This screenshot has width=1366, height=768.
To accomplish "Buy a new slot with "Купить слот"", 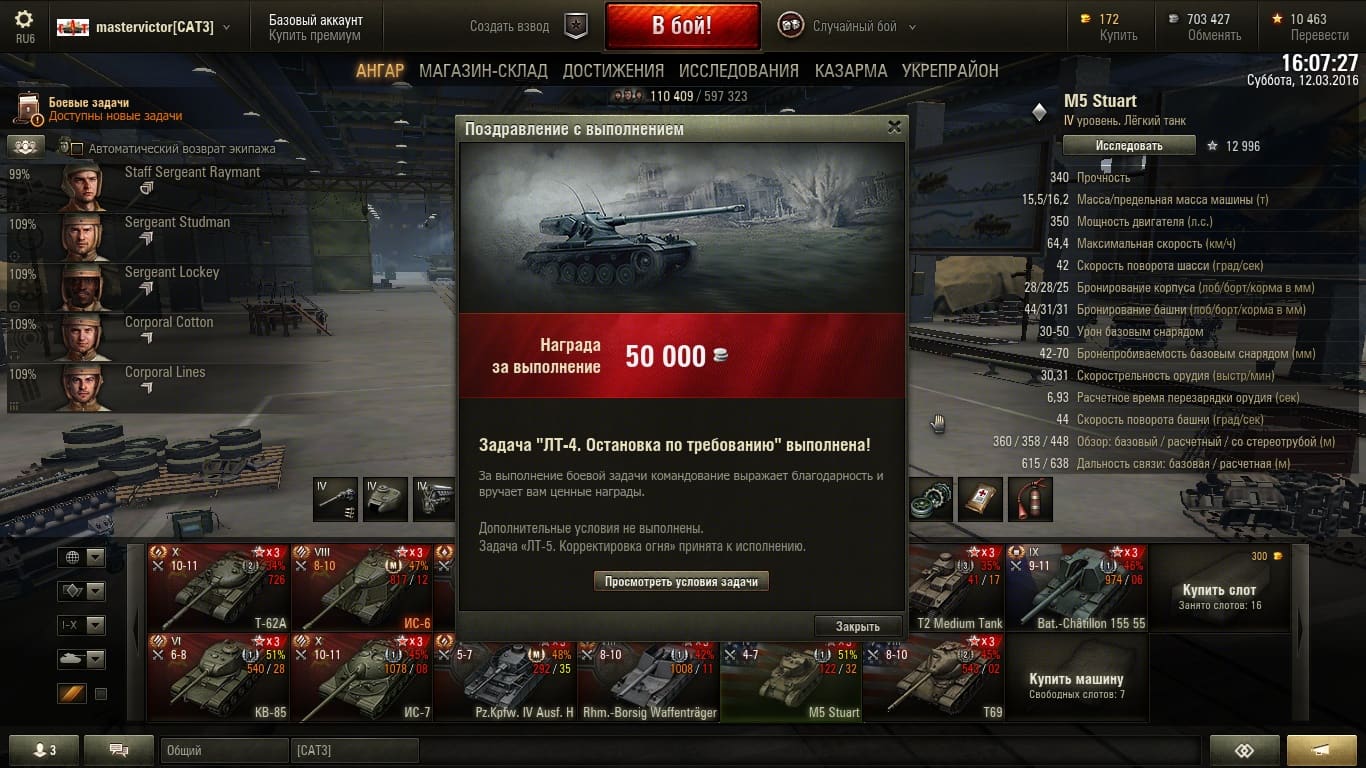I will pos(1218,590).
